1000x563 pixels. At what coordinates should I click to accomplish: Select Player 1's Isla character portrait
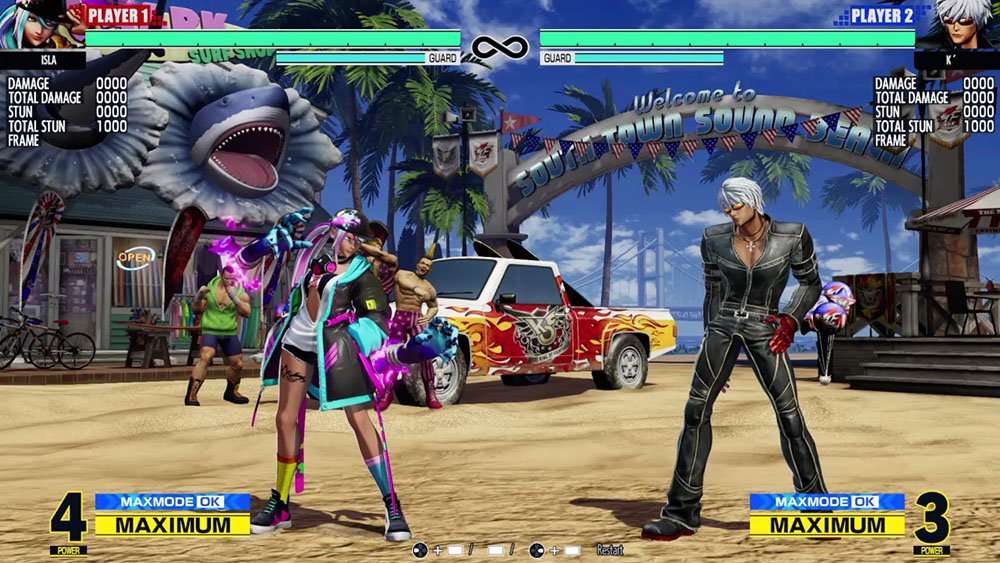tap(38, 25)
